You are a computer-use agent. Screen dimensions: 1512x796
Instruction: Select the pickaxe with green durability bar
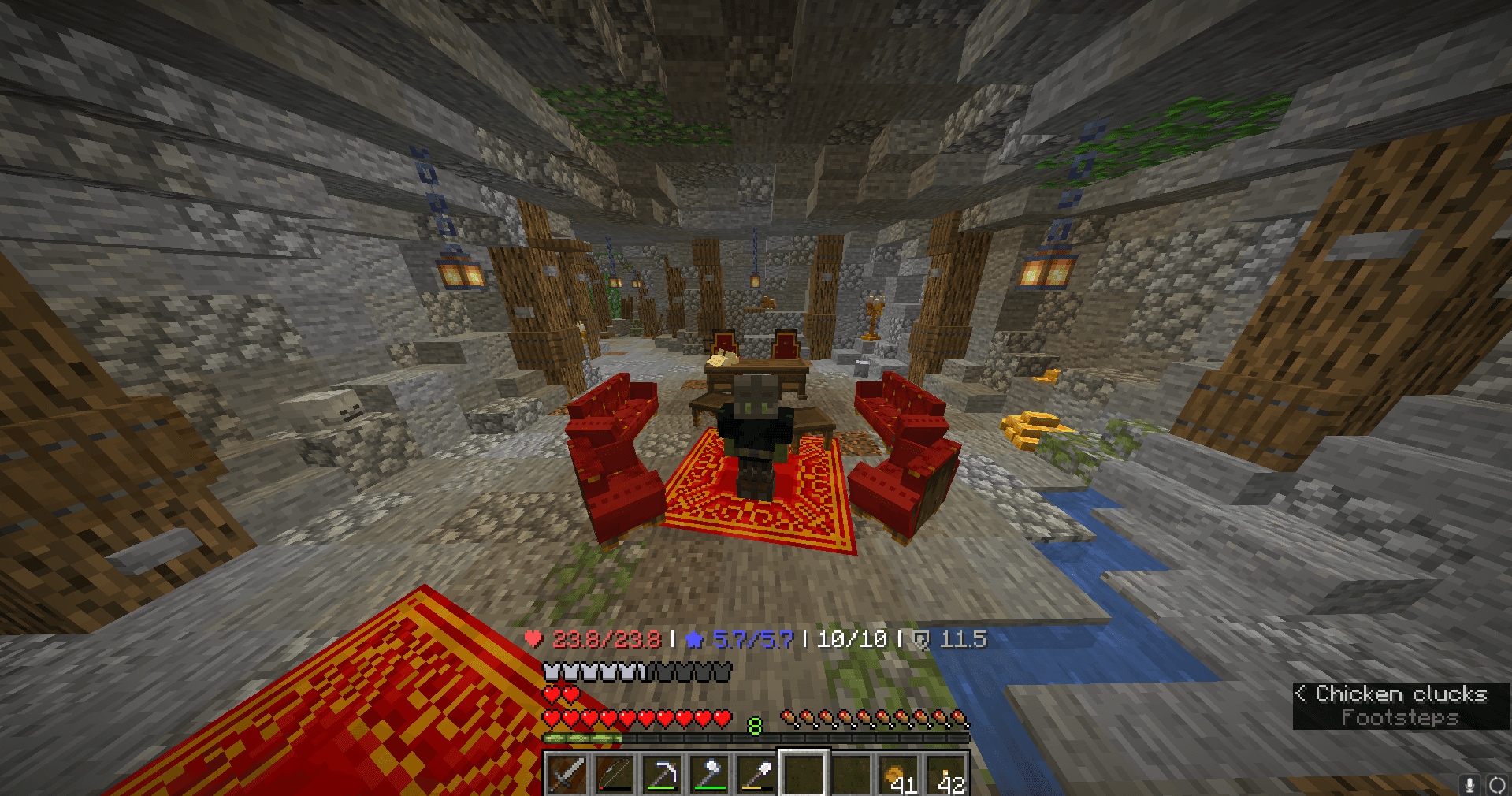(x=663, y=774)
